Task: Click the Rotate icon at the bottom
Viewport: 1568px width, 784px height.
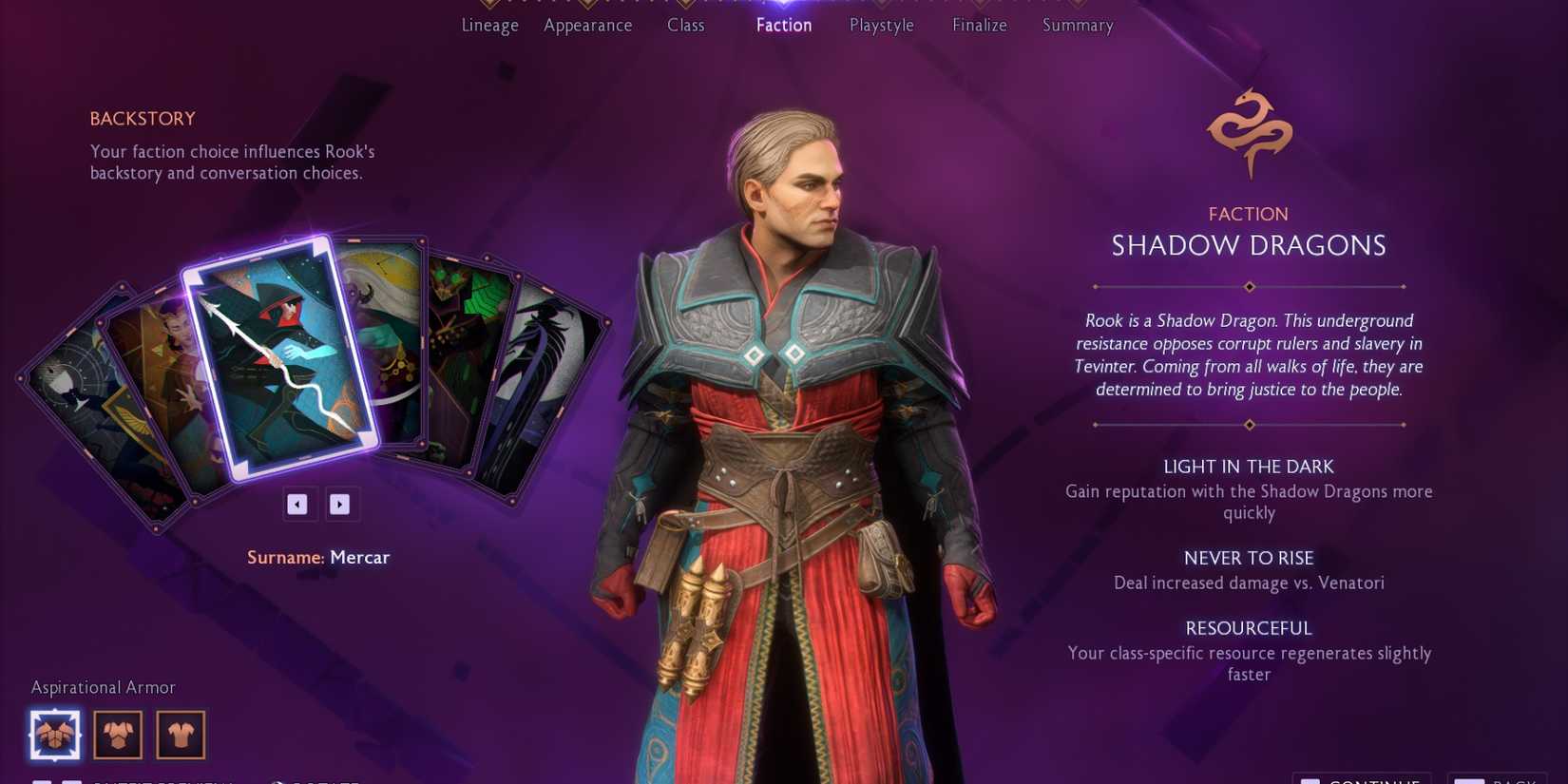Action: (277, 779)
